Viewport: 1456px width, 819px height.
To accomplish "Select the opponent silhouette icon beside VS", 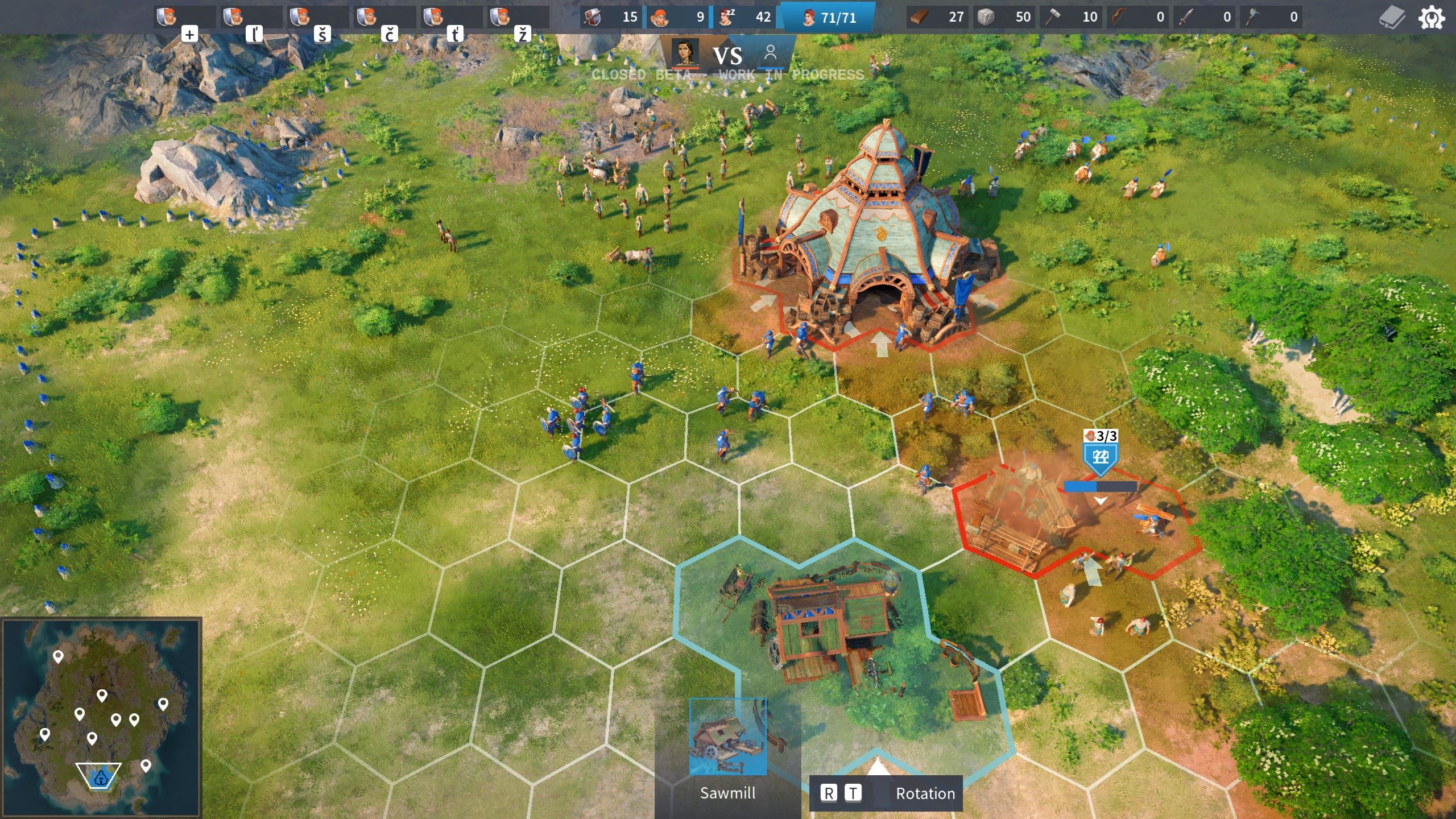I will tap(771, 53).
